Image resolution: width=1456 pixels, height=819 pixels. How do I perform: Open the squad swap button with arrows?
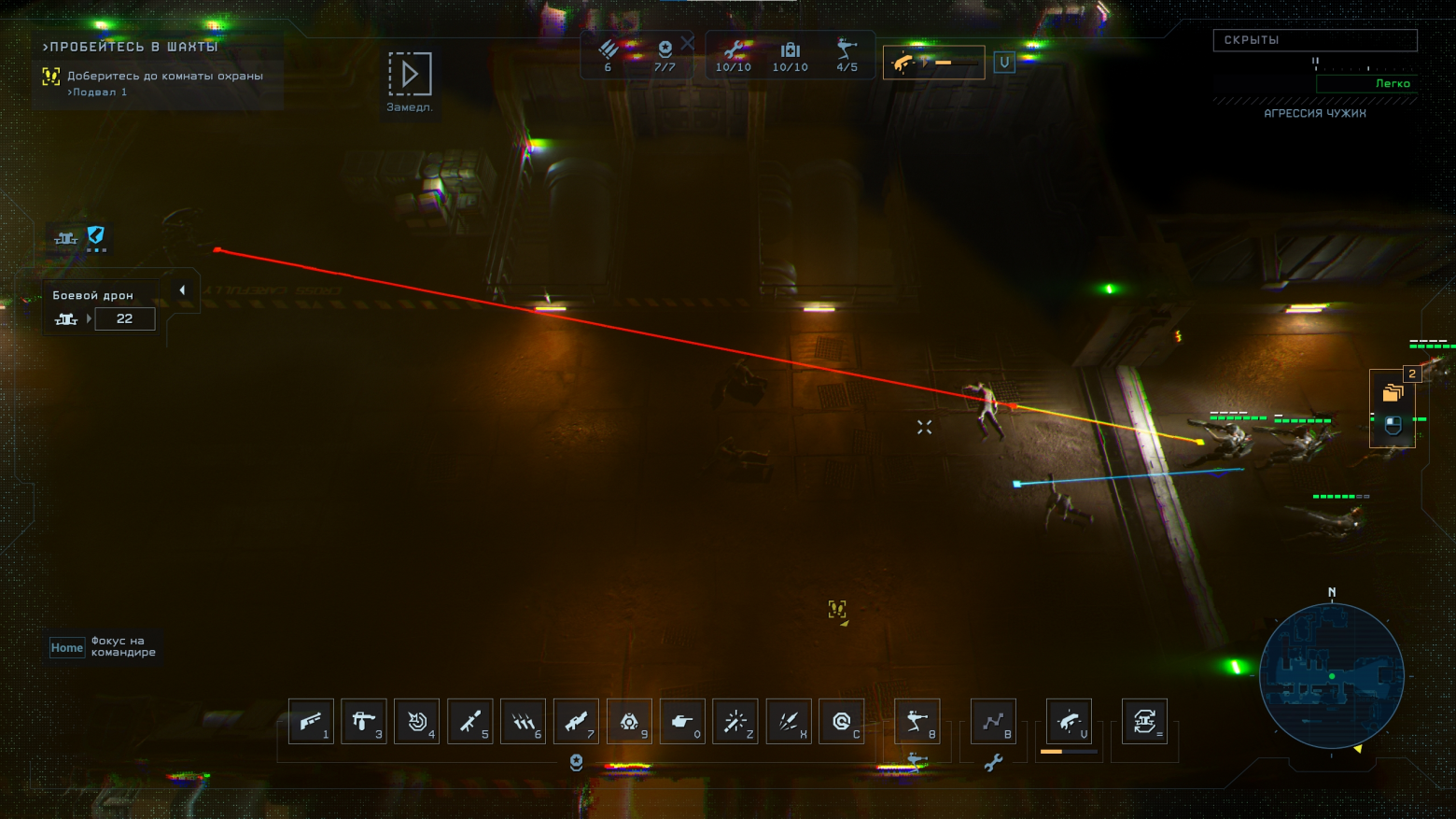click(x=1145, y=721)
